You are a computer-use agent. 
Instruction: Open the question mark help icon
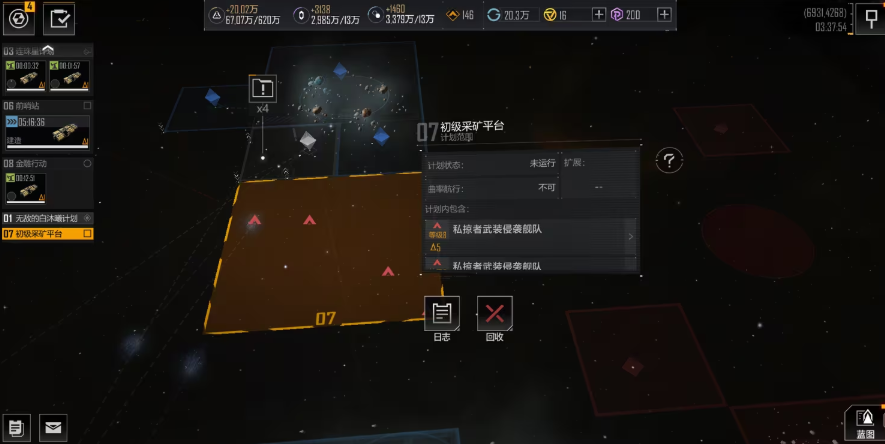pyautogui.click(x=669, y=160)
